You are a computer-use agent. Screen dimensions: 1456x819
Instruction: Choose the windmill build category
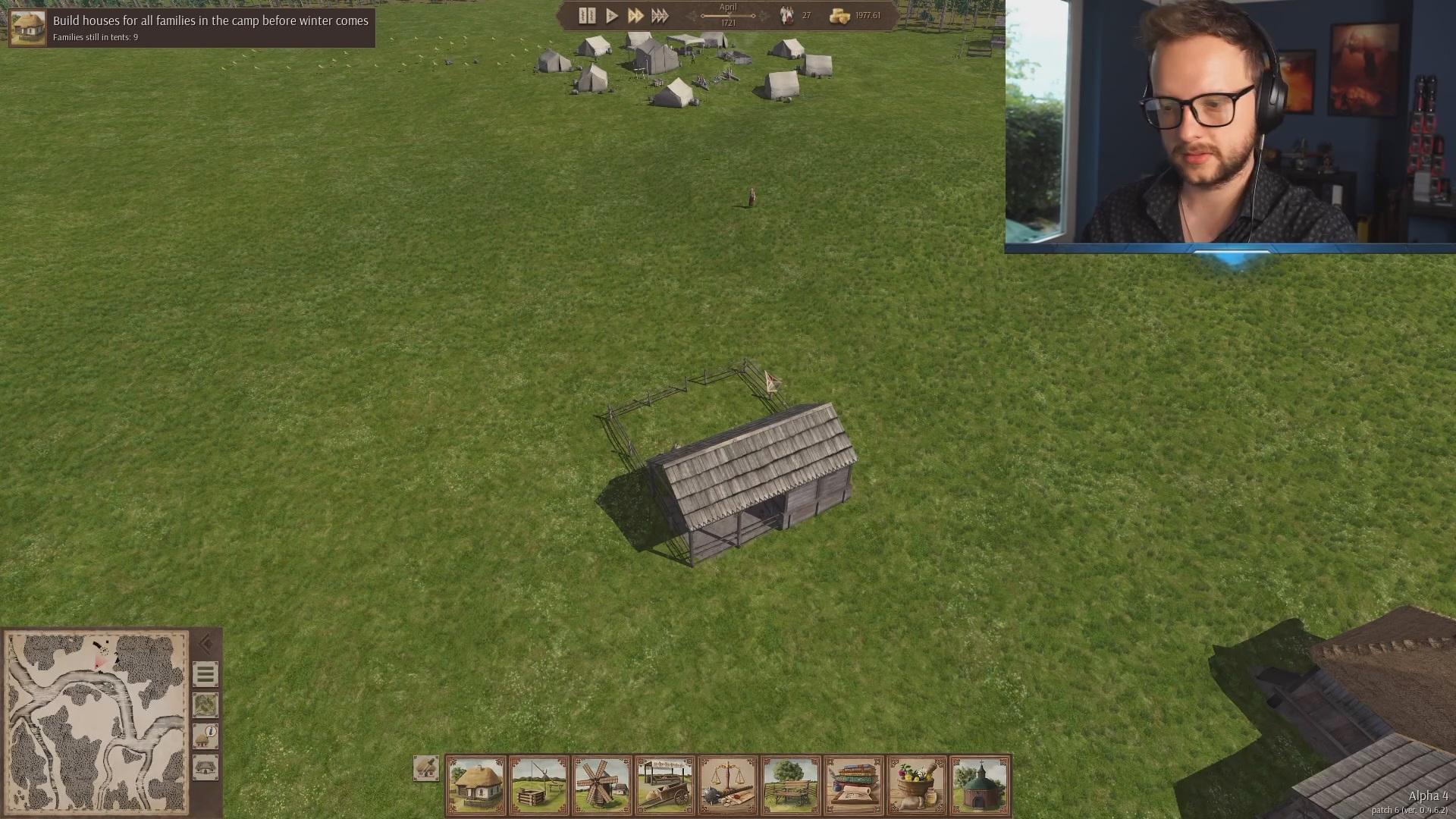coord(602,785)
